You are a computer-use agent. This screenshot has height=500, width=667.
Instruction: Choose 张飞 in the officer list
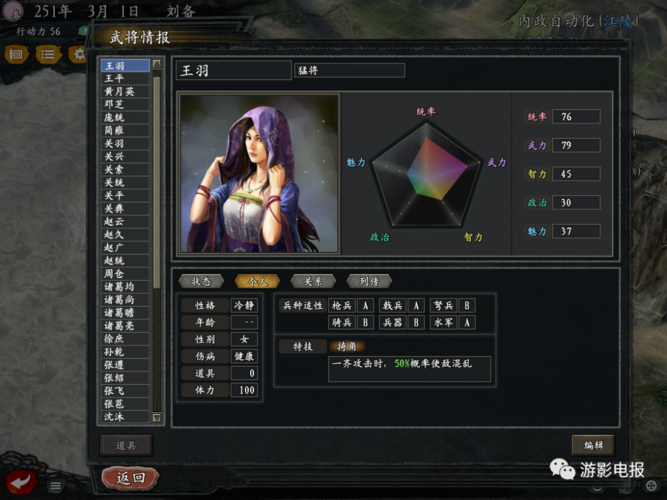pos(114,390)
